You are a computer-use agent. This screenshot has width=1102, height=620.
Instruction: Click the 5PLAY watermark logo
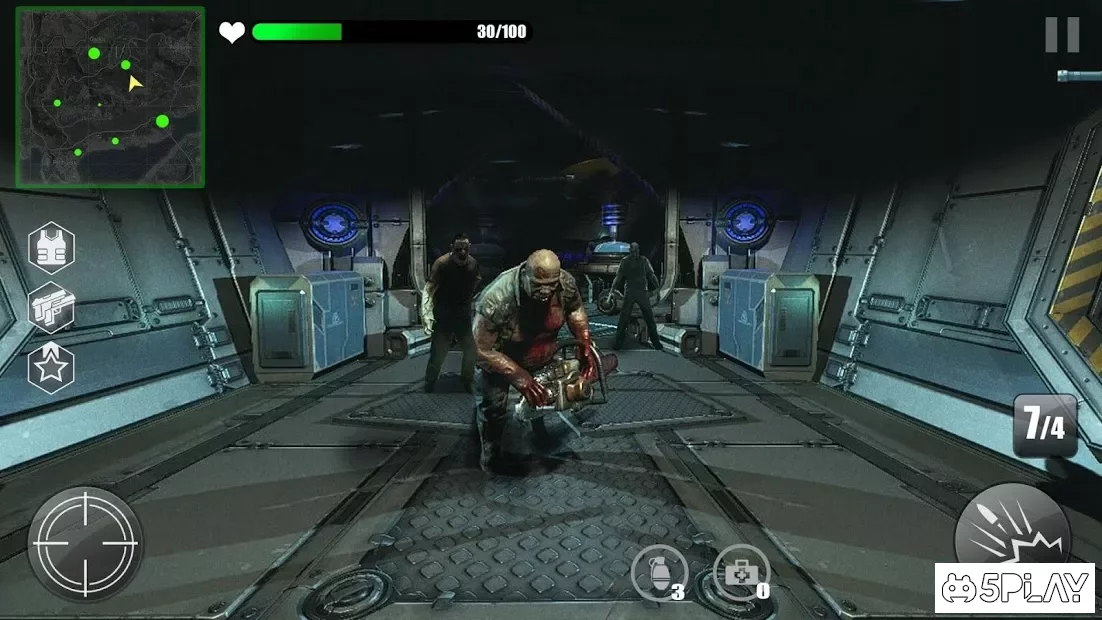[x=1015, y=588]
